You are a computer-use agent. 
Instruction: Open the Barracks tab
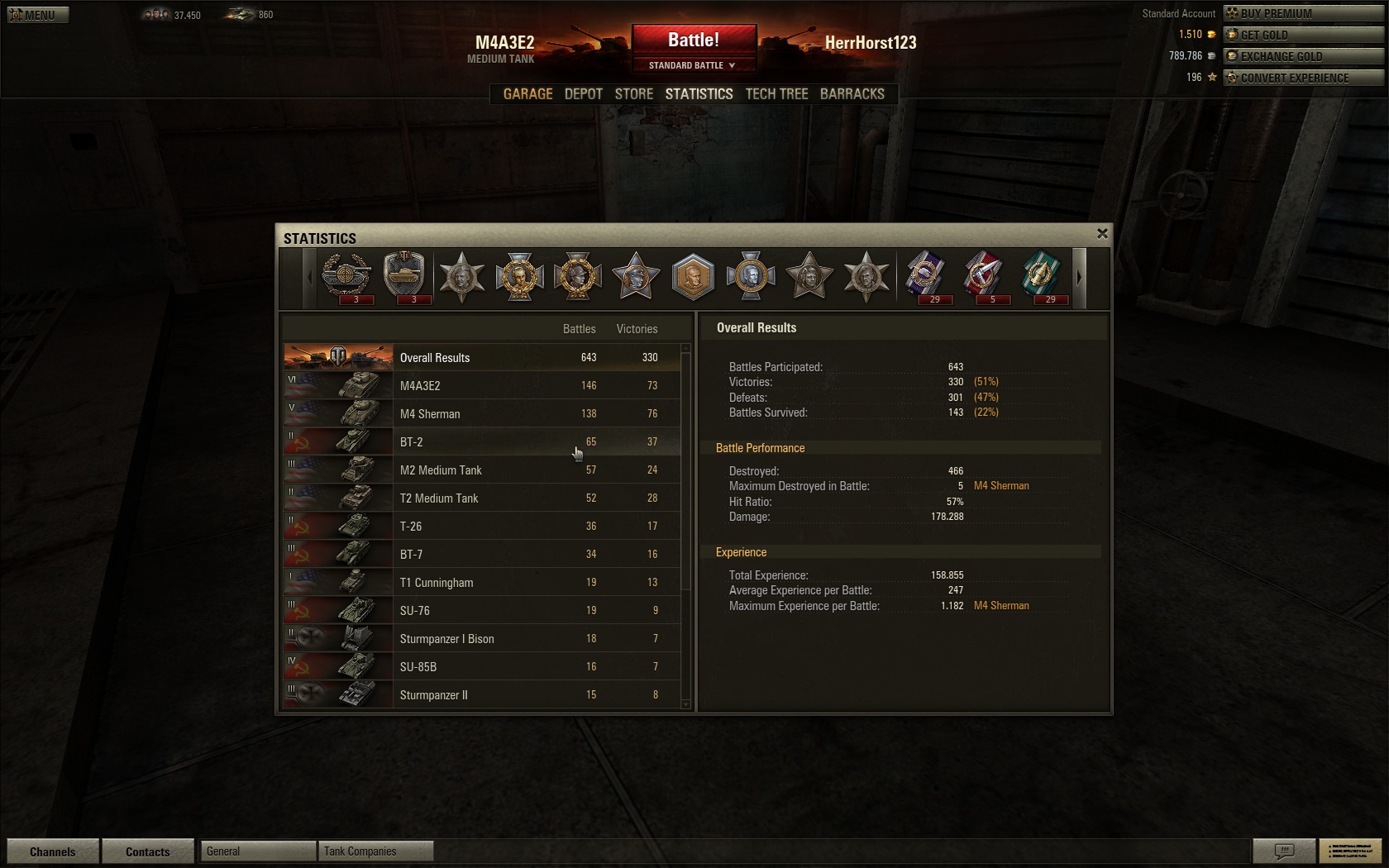pyautogui.click(x=852, y=94)
